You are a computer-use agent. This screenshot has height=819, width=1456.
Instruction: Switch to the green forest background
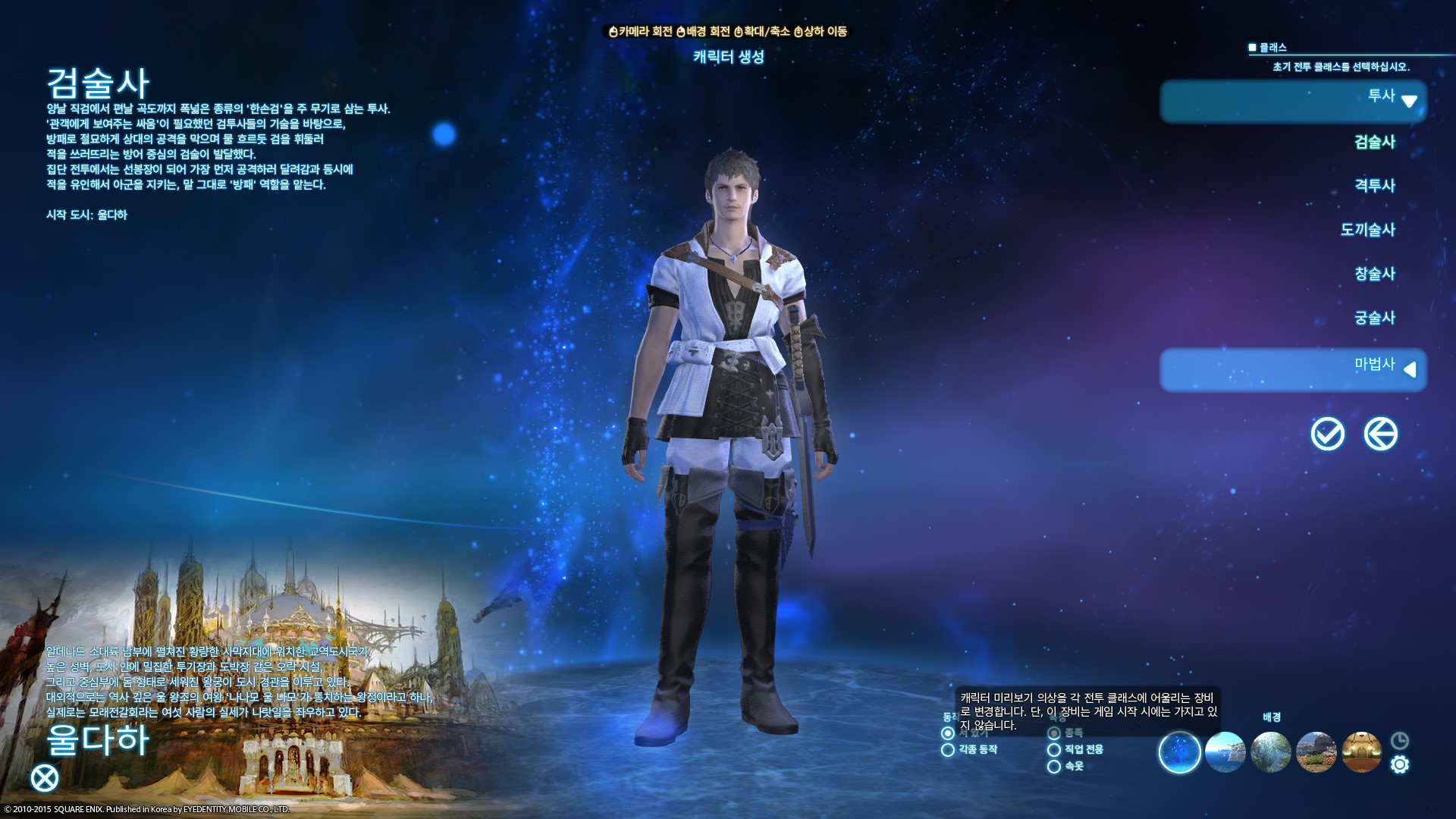pos(1271,752)
